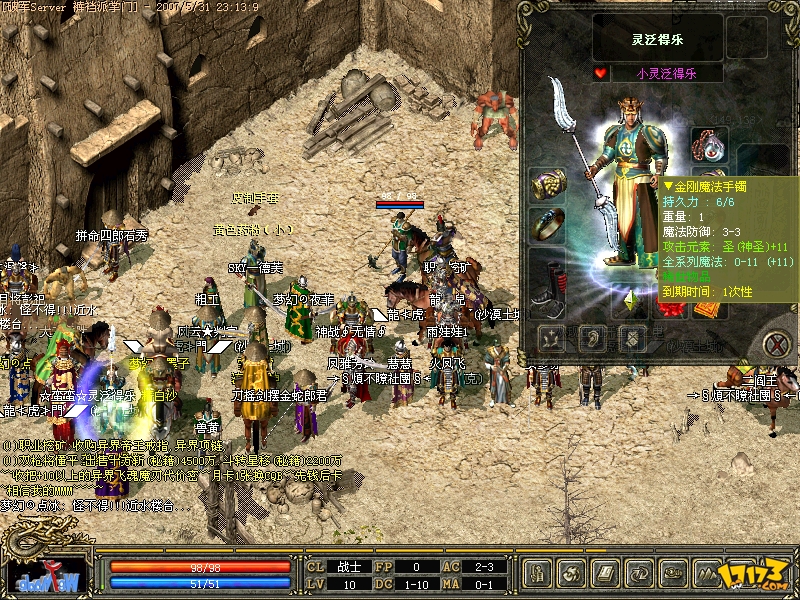
Task: Click the cloud-shaped toolbar button
Action: click(x=673, y=573)
